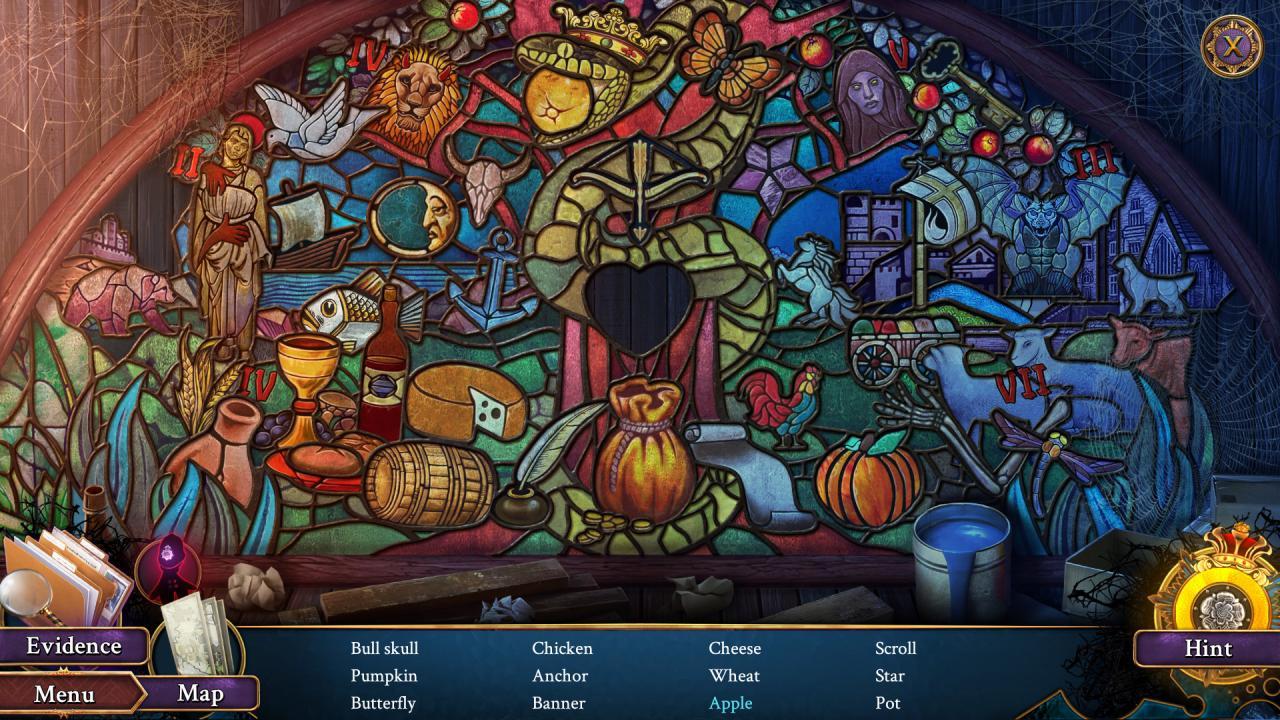Click the word Apple in the list

730,703
